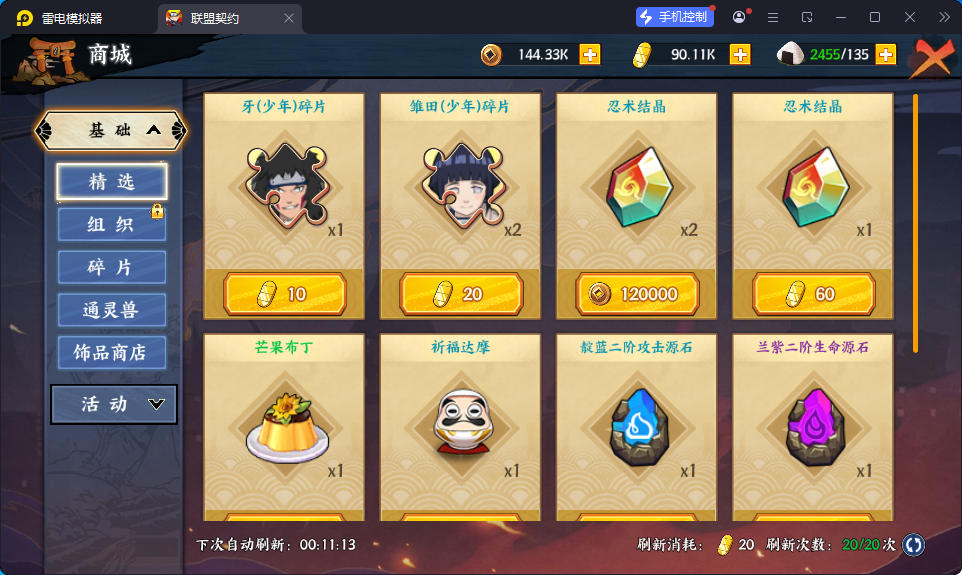Viewport: 962px width, 575px height.
Task: Buy 雏田(少年)碎片 for 20 gold
Action: point(461,294)
